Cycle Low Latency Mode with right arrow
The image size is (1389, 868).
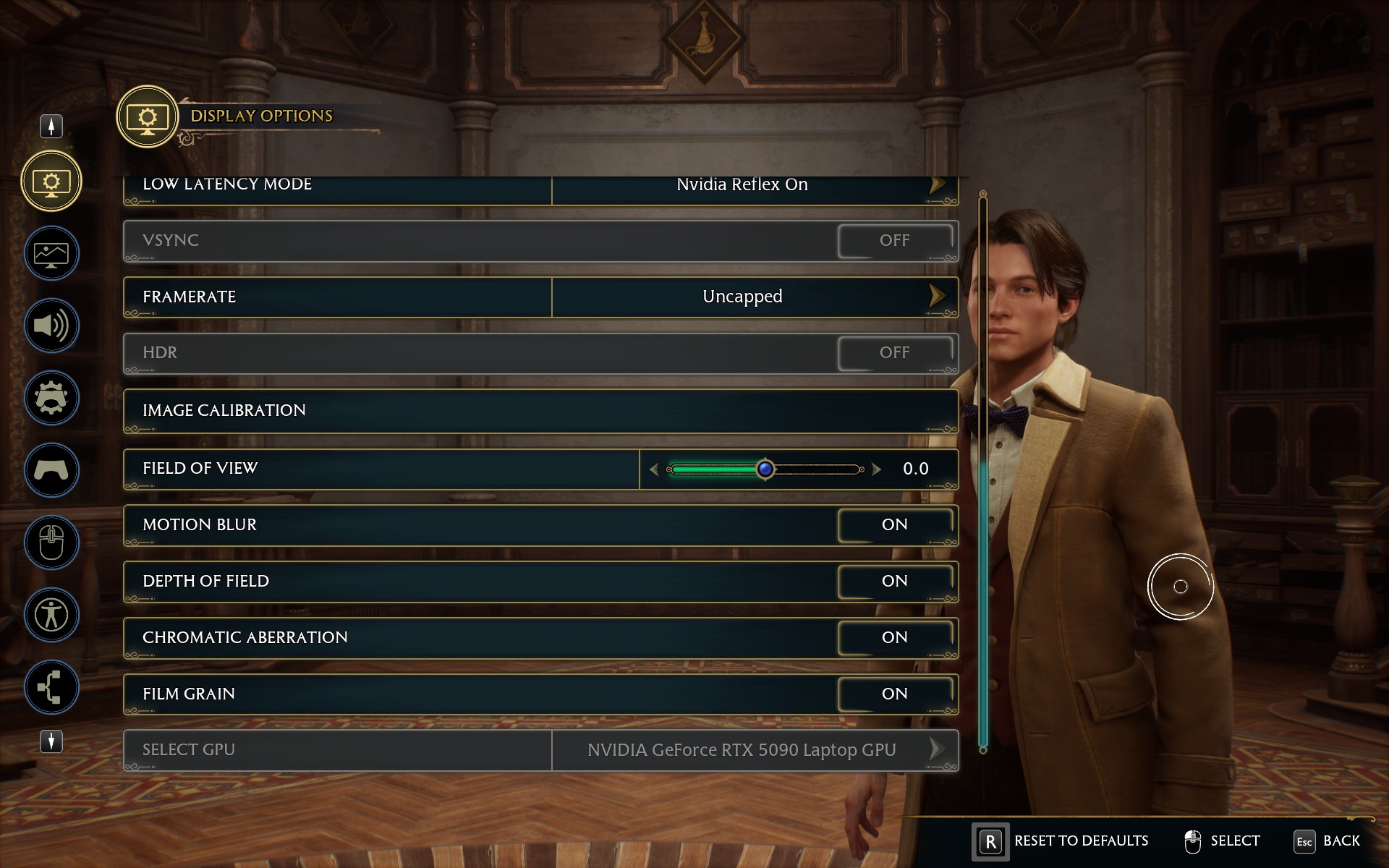[937, 185]
